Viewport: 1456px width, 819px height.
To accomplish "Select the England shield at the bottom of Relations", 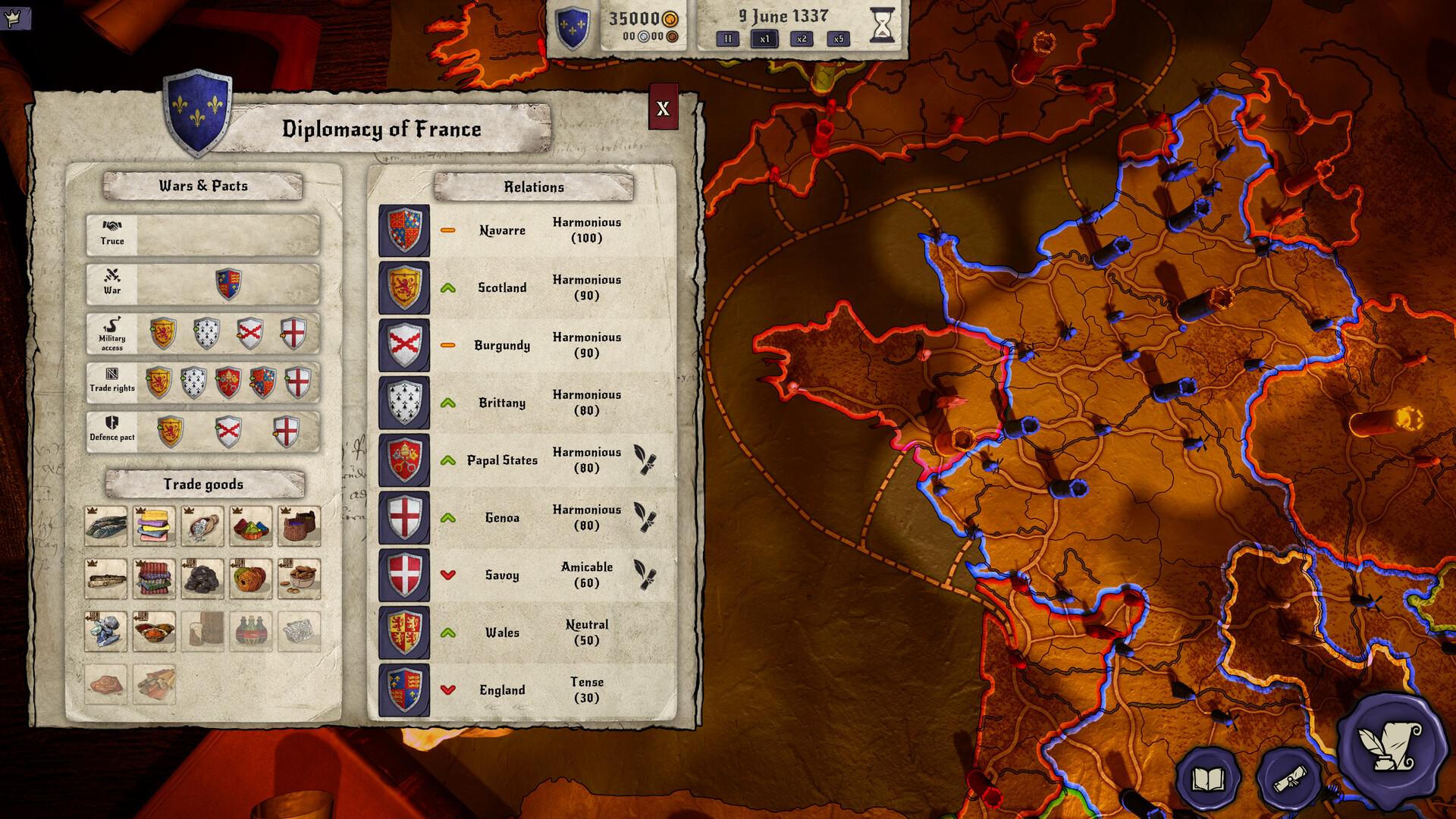I will click(x=404, y=690).
